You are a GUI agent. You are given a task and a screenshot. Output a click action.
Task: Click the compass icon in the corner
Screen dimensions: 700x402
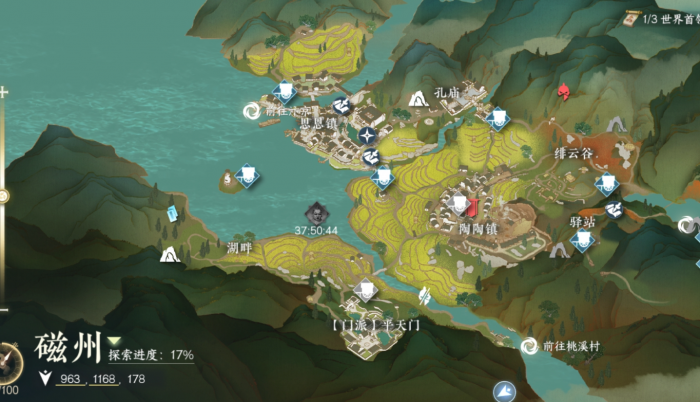click(x=8, y=360)
